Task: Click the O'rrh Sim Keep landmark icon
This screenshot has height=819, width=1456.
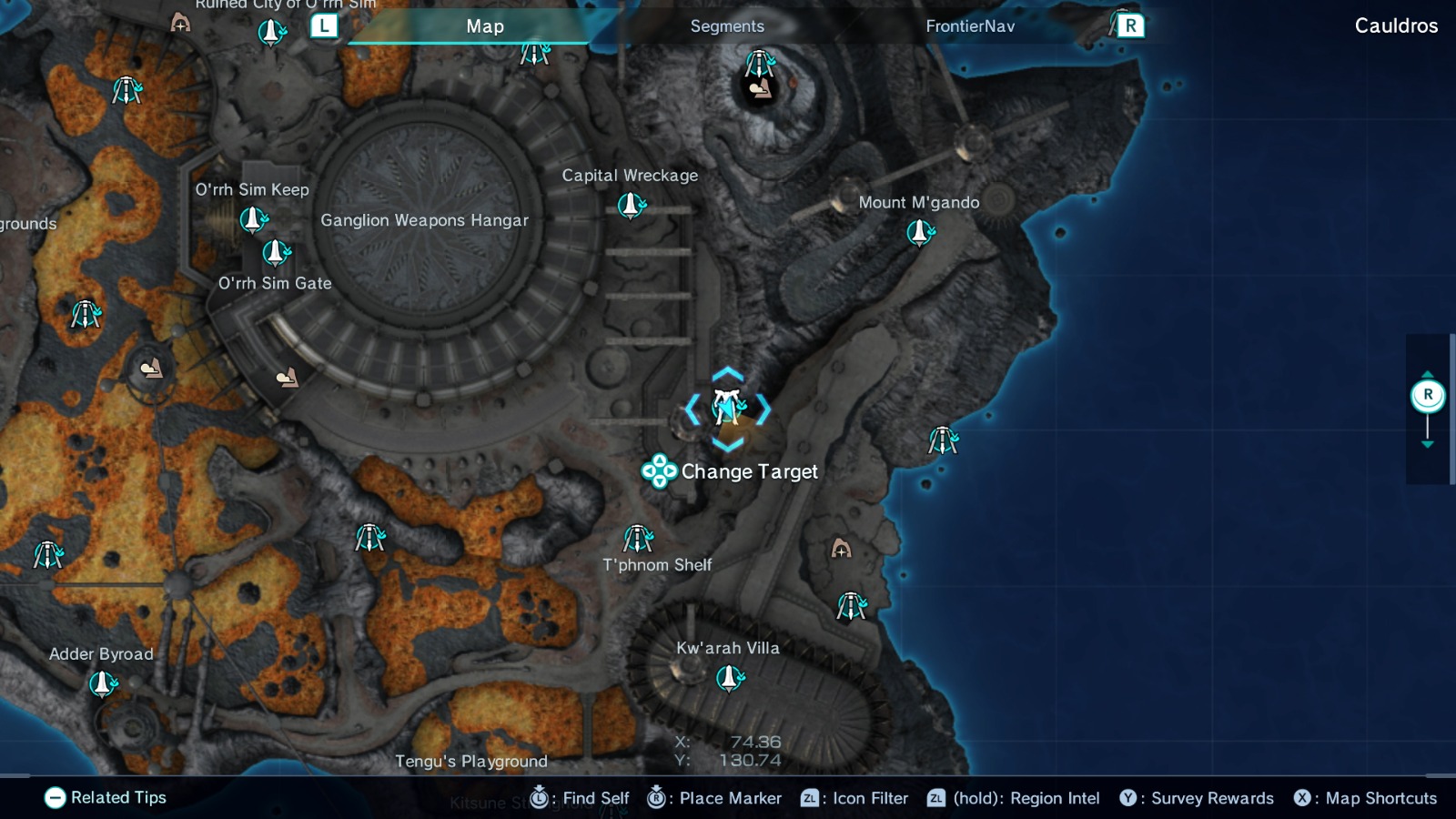Action: [252, 217]
